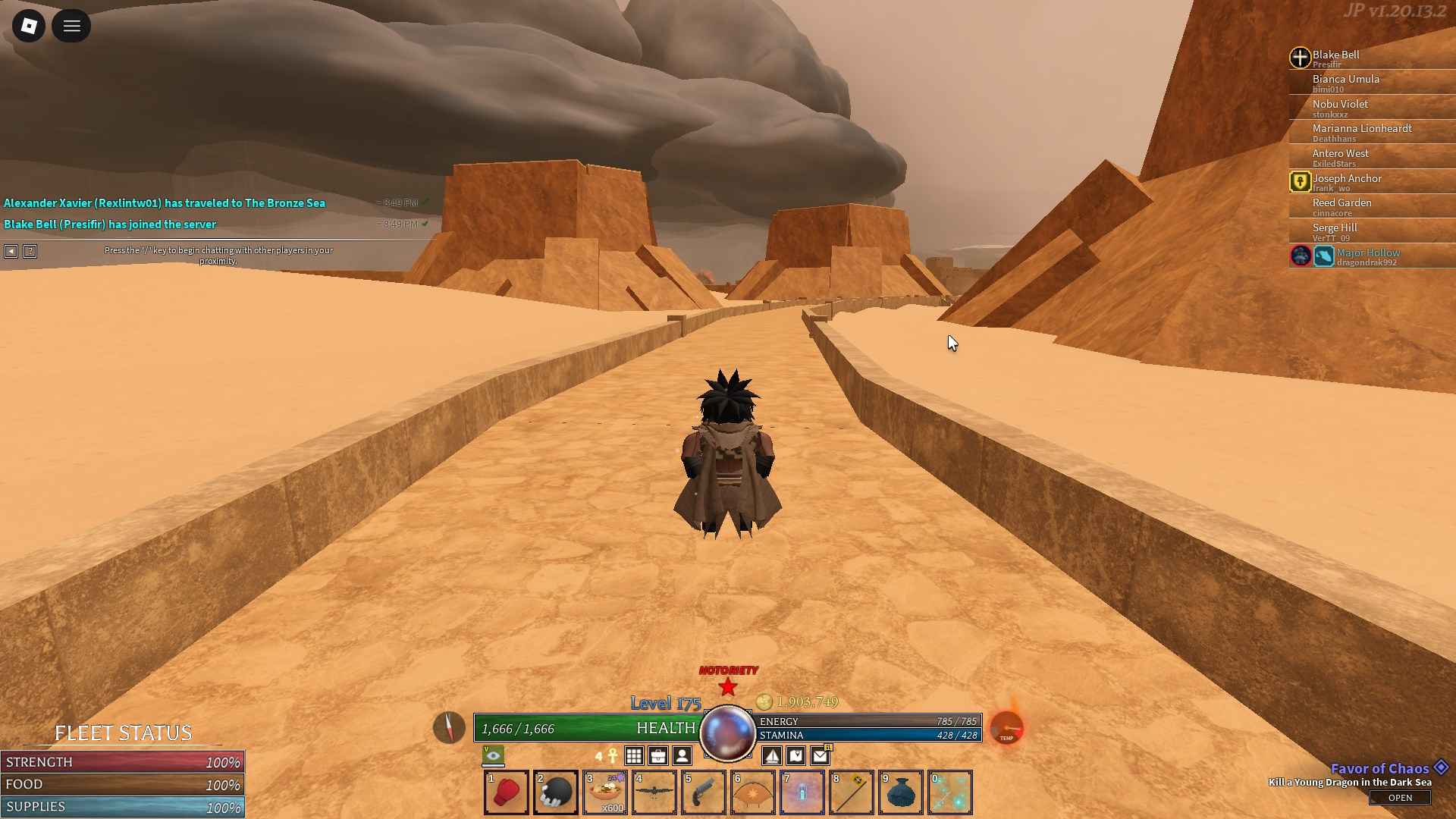Collapse the chat with the arrow button
Image resolution: width=1456 pixels, height=819 pixels.
[11, 251]
